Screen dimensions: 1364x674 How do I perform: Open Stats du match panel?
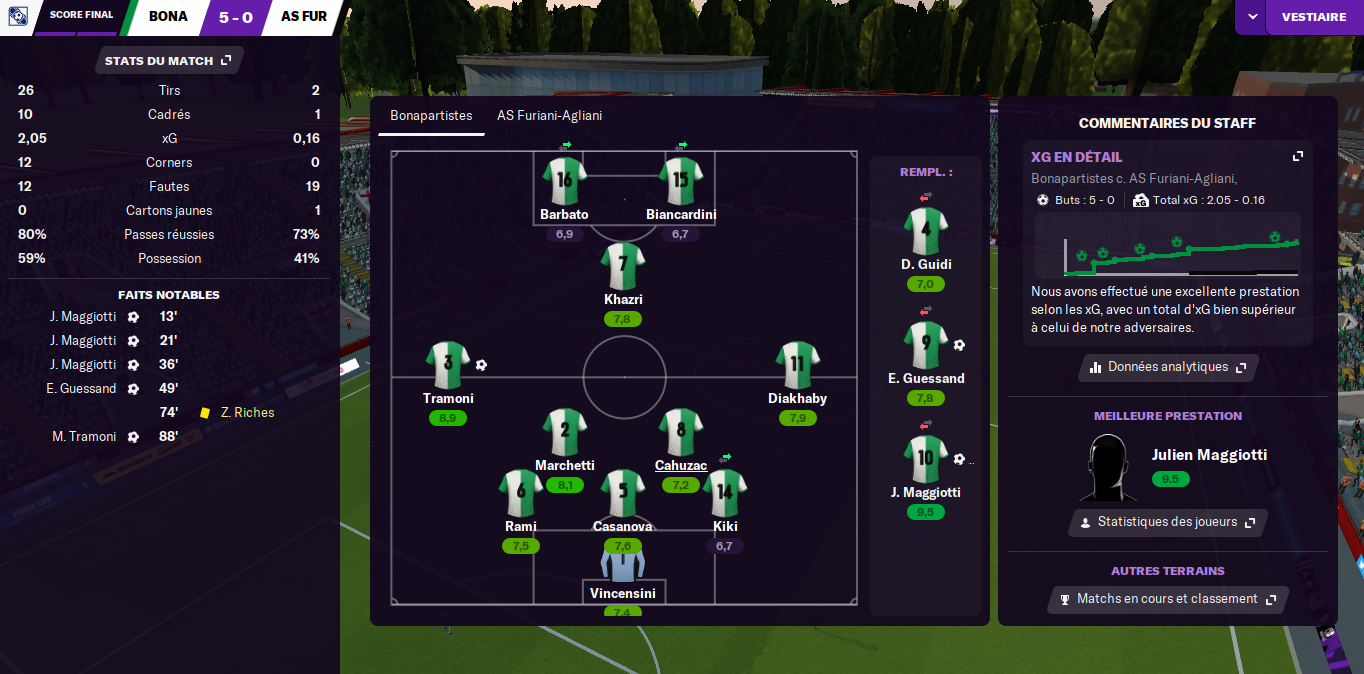(x=168, y=61)
